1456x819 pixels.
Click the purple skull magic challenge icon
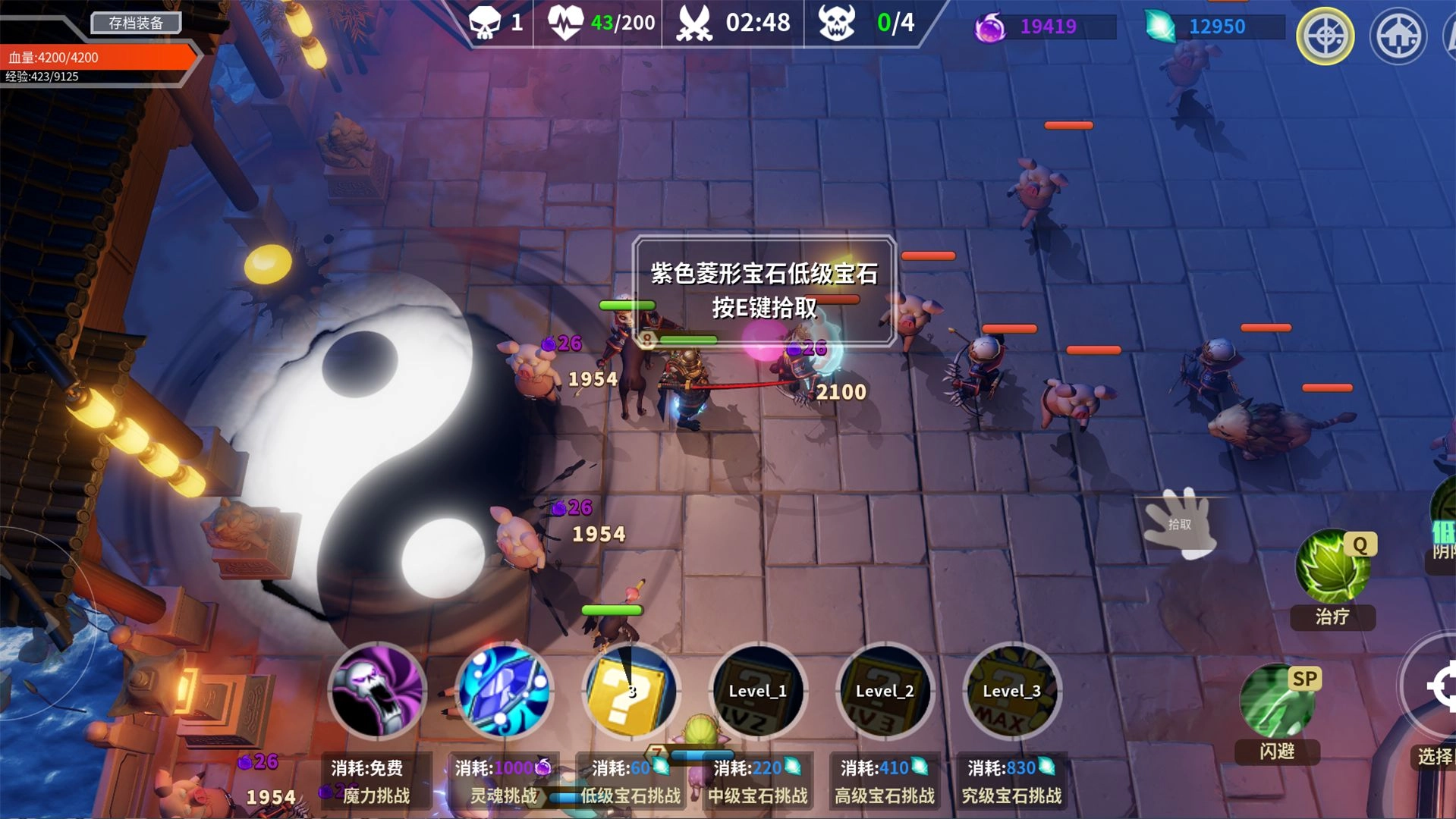(x=376, y=692)
